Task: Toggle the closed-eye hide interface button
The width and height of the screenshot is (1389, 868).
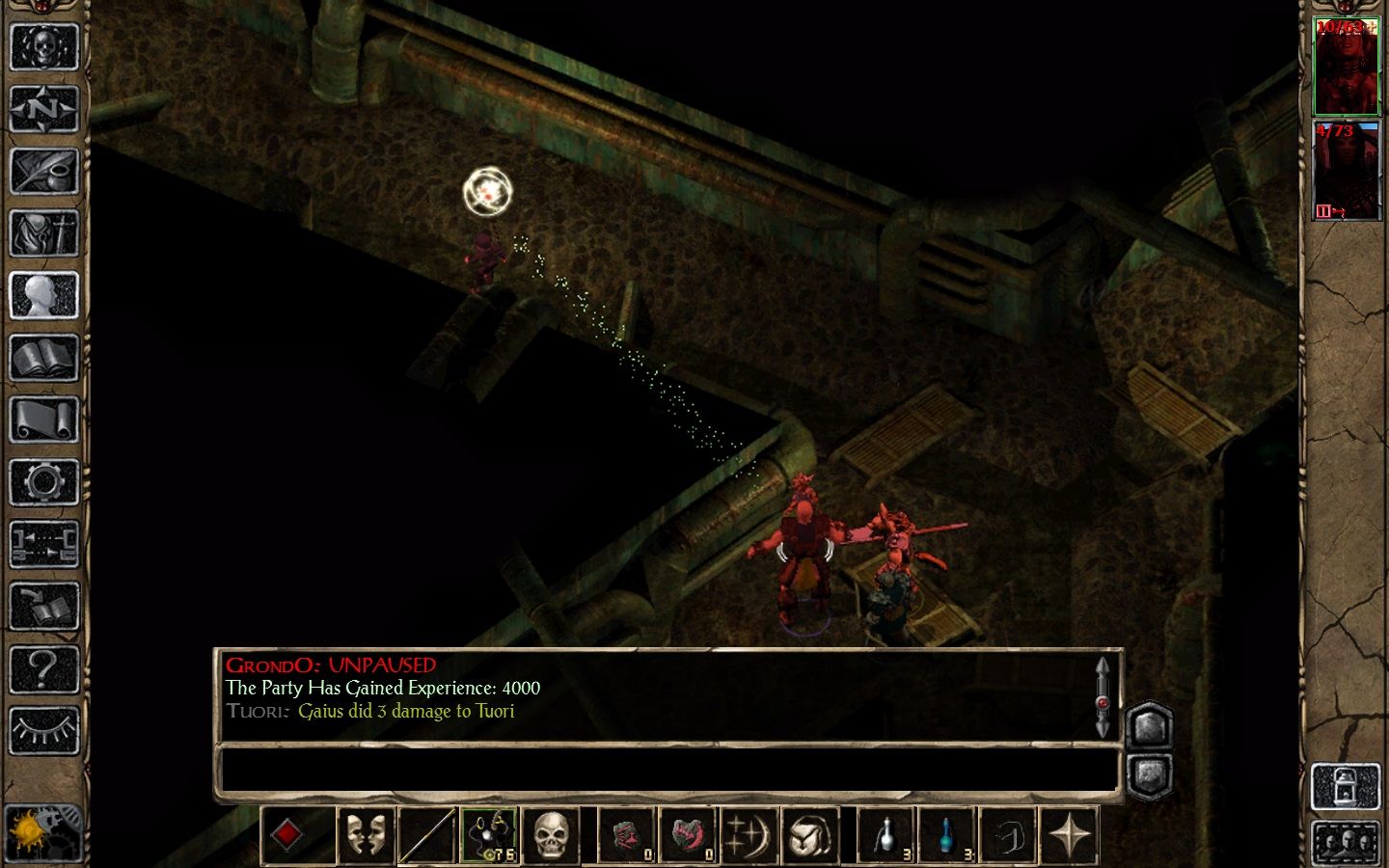Action: (x=43, y=731)
